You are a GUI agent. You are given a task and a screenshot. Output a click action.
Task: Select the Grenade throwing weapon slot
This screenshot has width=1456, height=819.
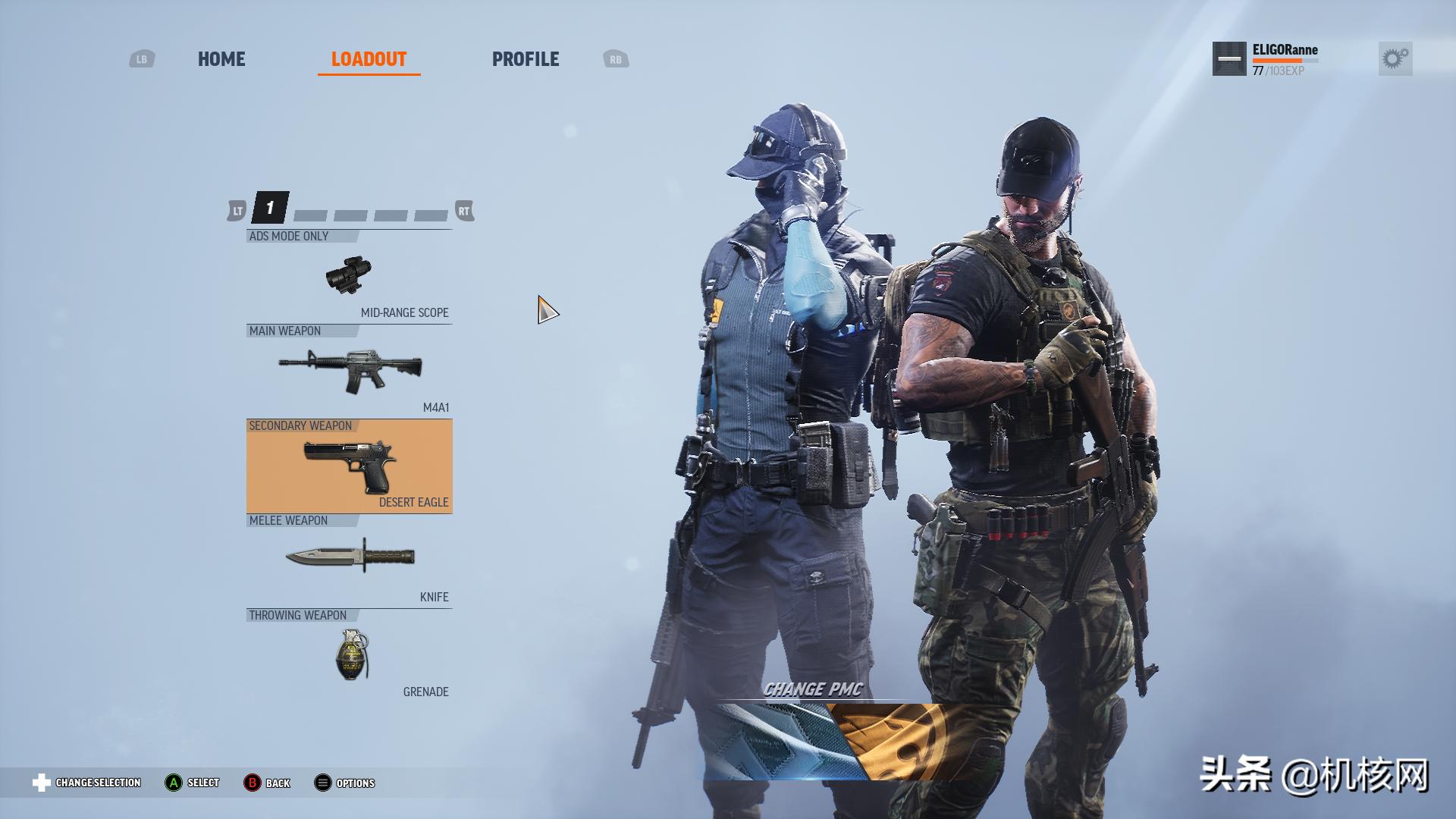pos(349,657)
